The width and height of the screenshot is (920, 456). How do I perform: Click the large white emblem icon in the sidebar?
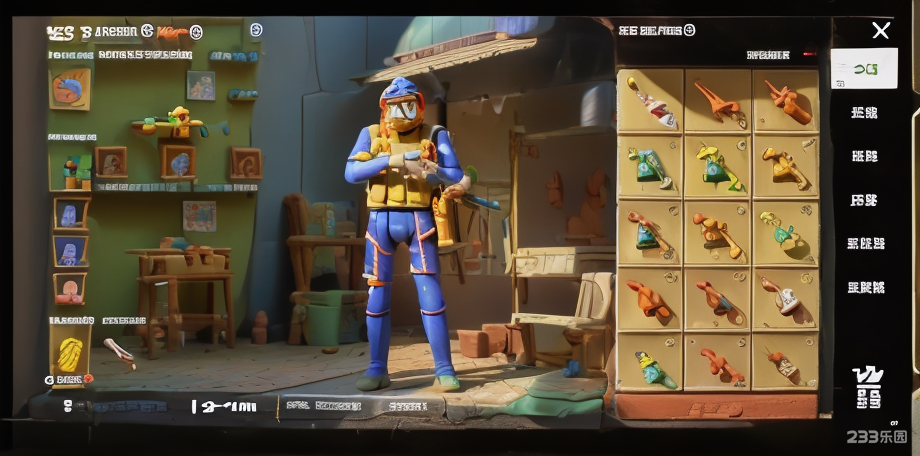click(x=867, y=387)
